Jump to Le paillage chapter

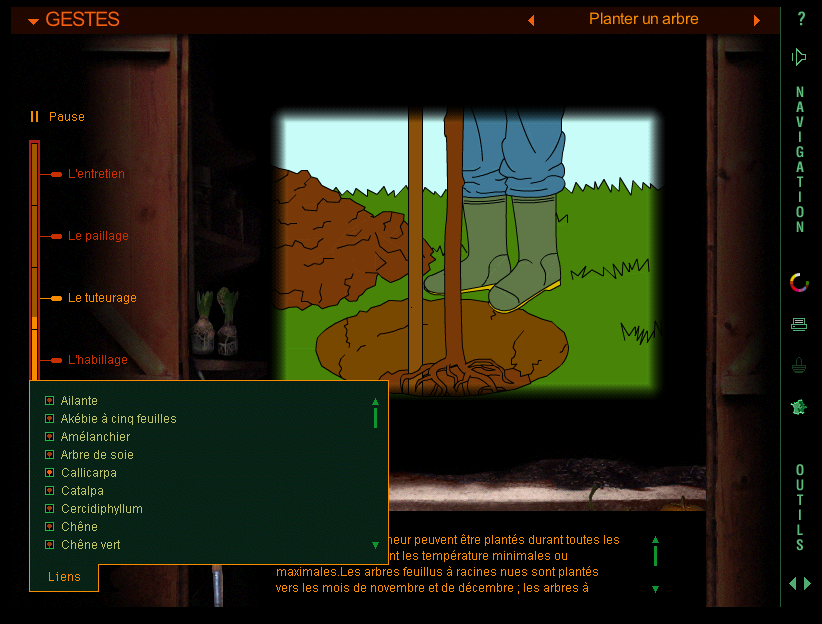click(x=97, y=236)
